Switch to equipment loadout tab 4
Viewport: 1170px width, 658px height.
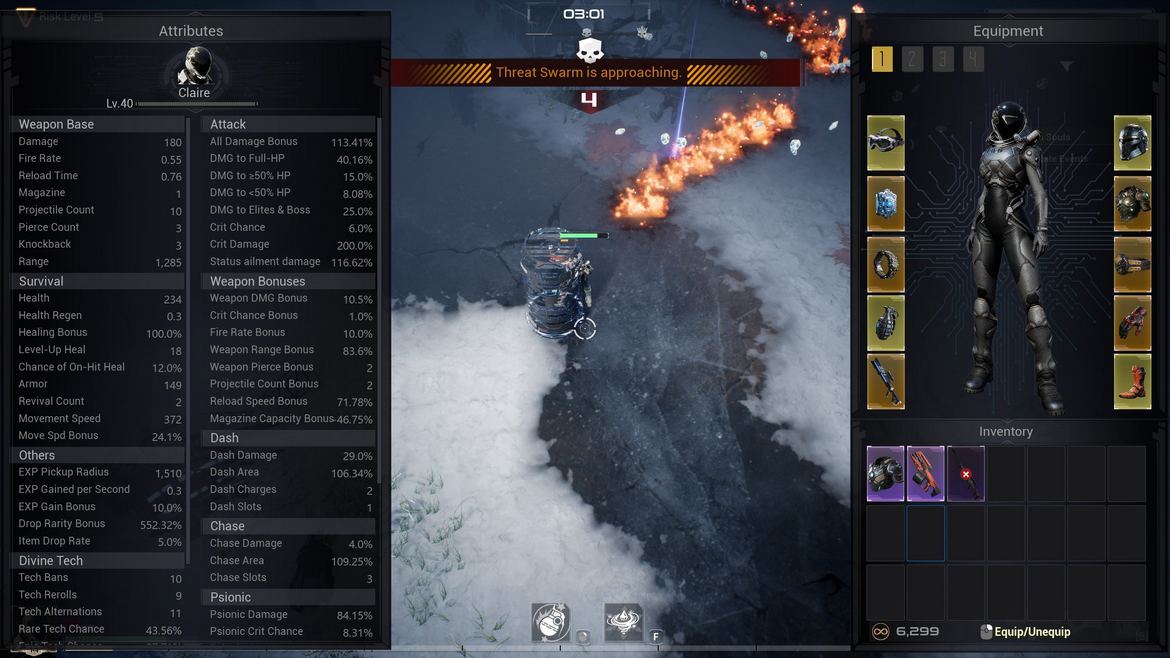click(x=973, y=59)
